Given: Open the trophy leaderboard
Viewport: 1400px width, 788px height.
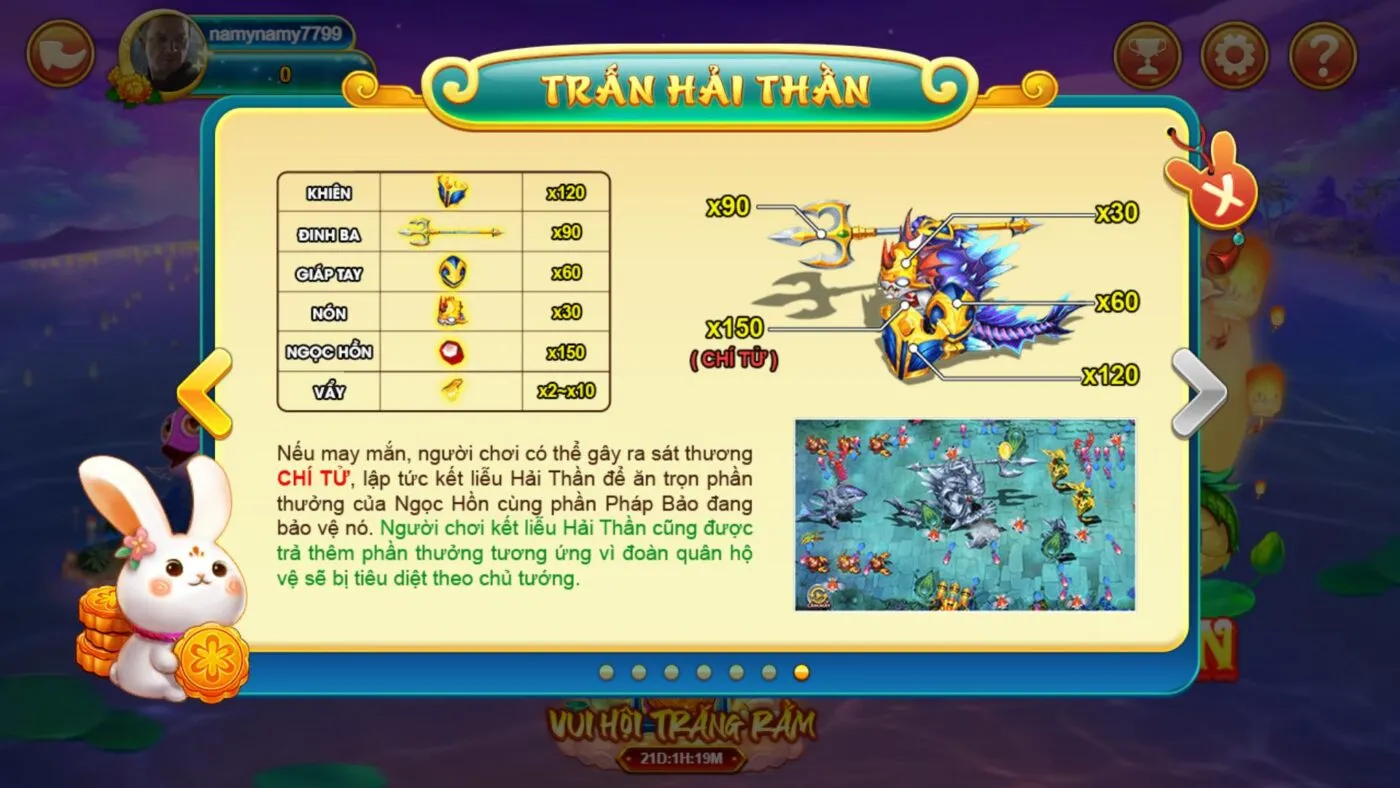Looking at the screenshot, I should point(1147,55).
